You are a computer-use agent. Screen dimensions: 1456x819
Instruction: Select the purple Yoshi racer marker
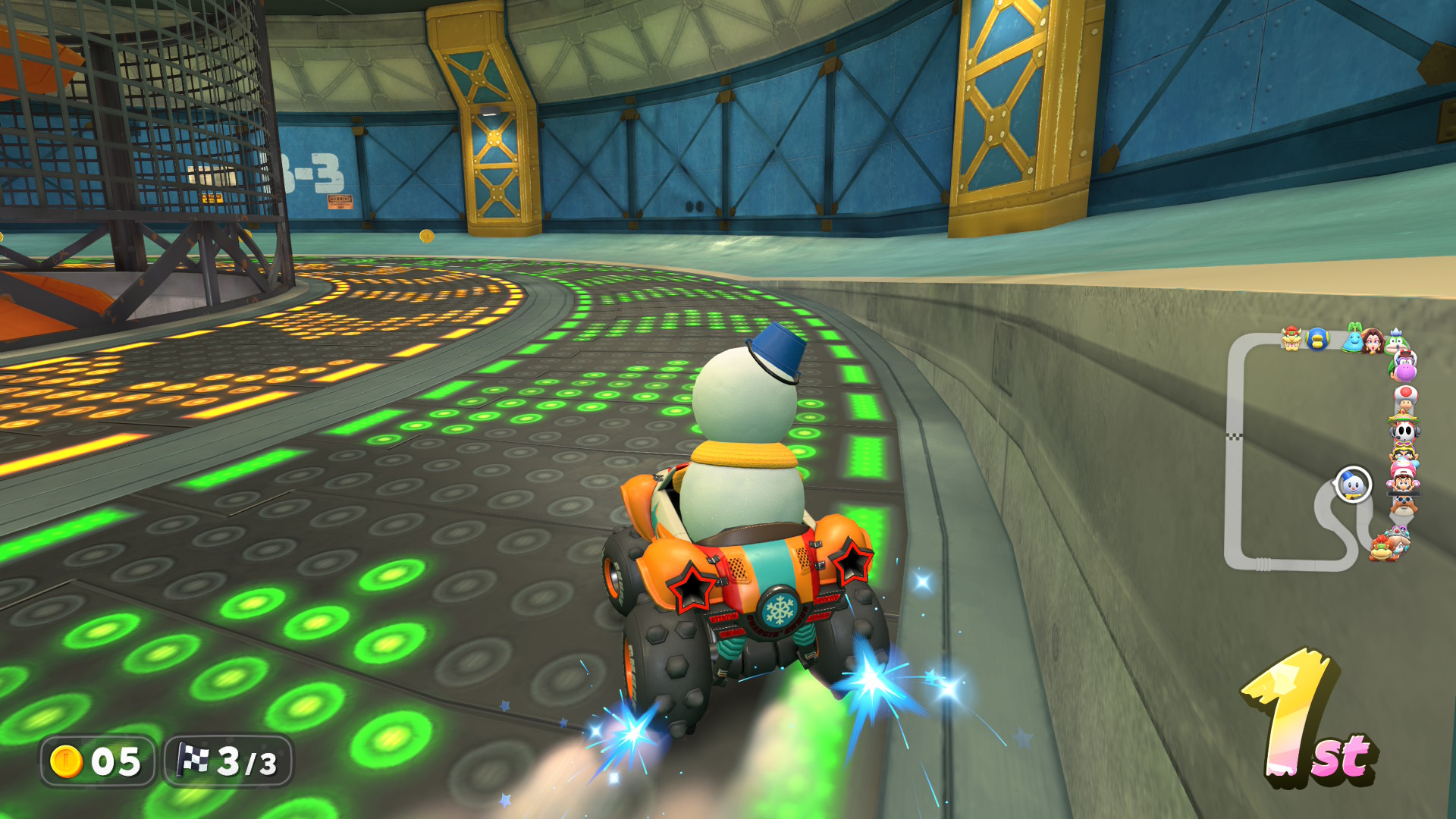click(1405, 370)
